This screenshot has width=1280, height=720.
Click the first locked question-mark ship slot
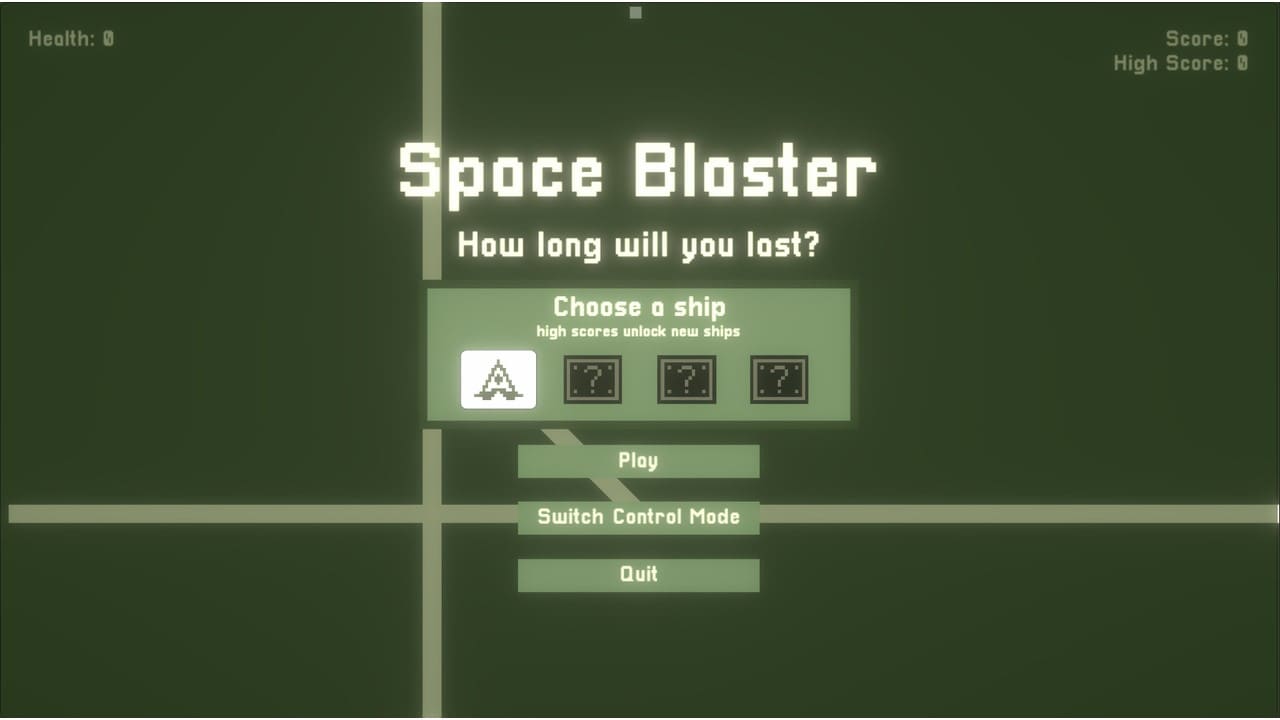click(x=592, y=379)
